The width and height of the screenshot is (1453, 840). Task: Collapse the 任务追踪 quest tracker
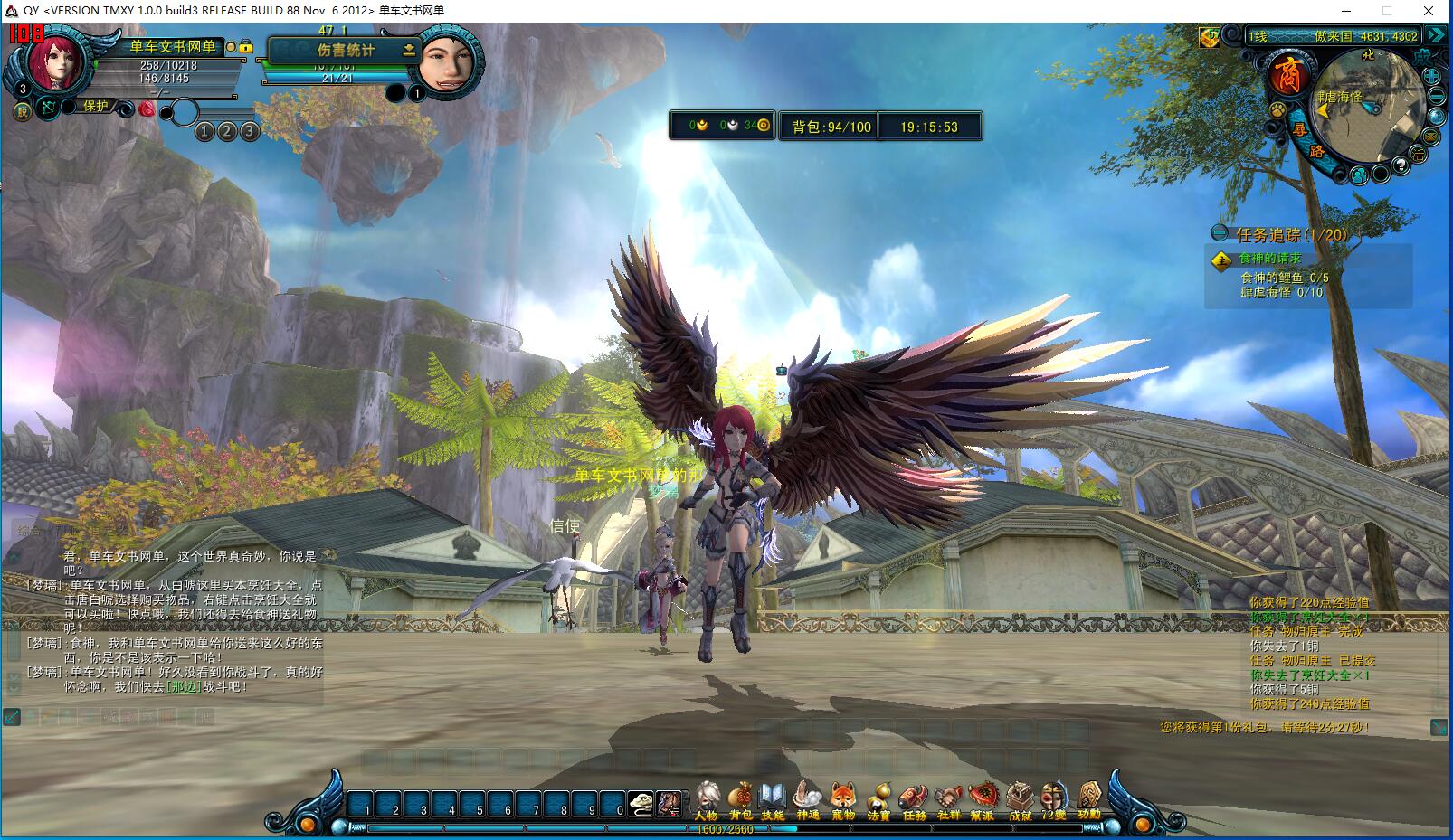(x=1220, y=233)
